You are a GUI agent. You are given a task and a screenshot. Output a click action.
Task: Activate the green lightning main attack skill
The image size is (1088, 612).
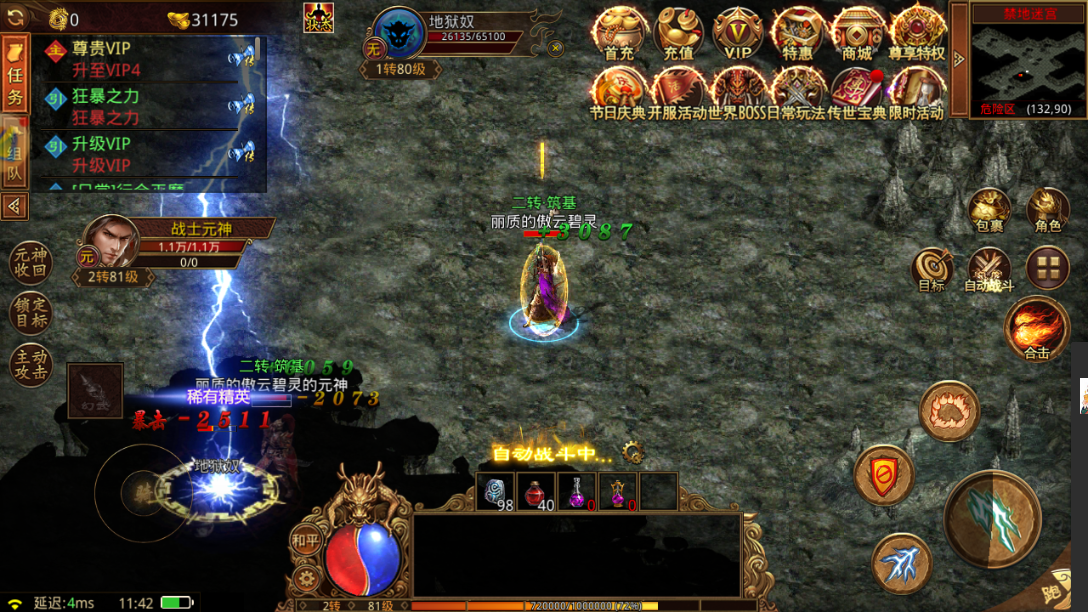point(992,519)
